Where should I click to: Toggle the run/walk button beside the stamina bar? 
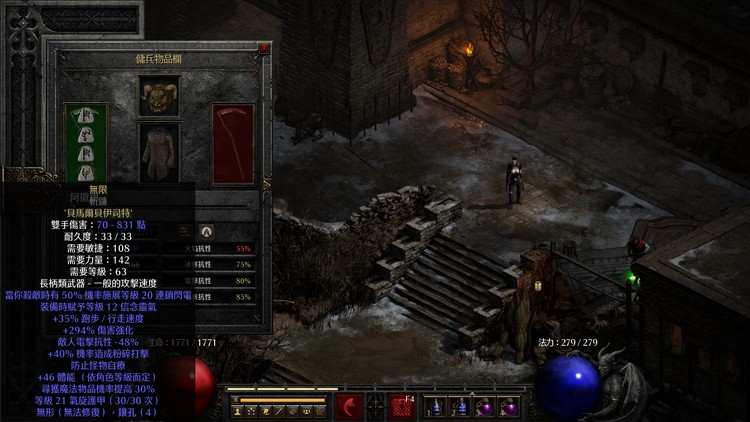pos(236,399)
